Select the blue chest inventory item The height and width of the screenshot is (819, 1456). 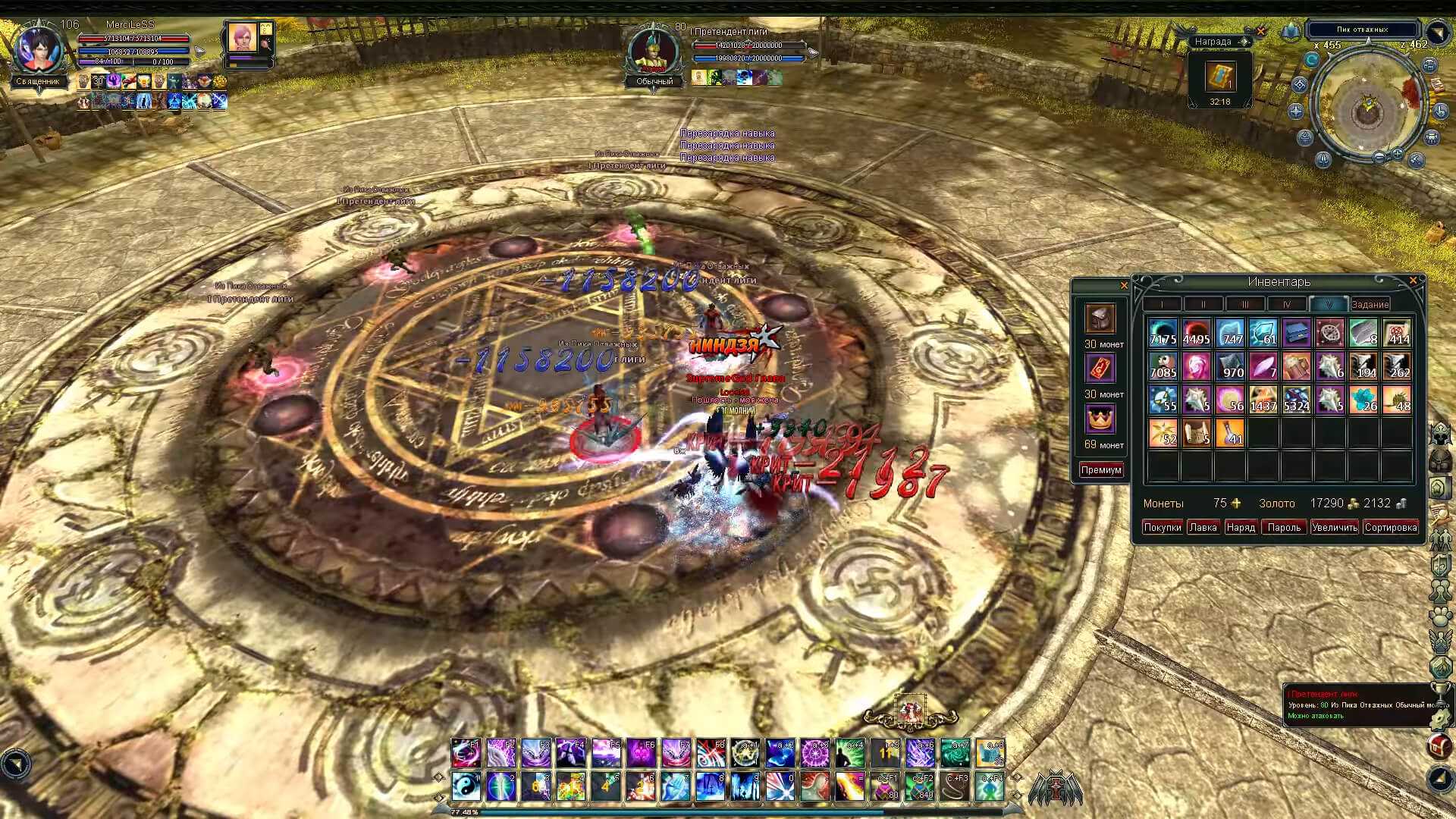(1296, 333)
